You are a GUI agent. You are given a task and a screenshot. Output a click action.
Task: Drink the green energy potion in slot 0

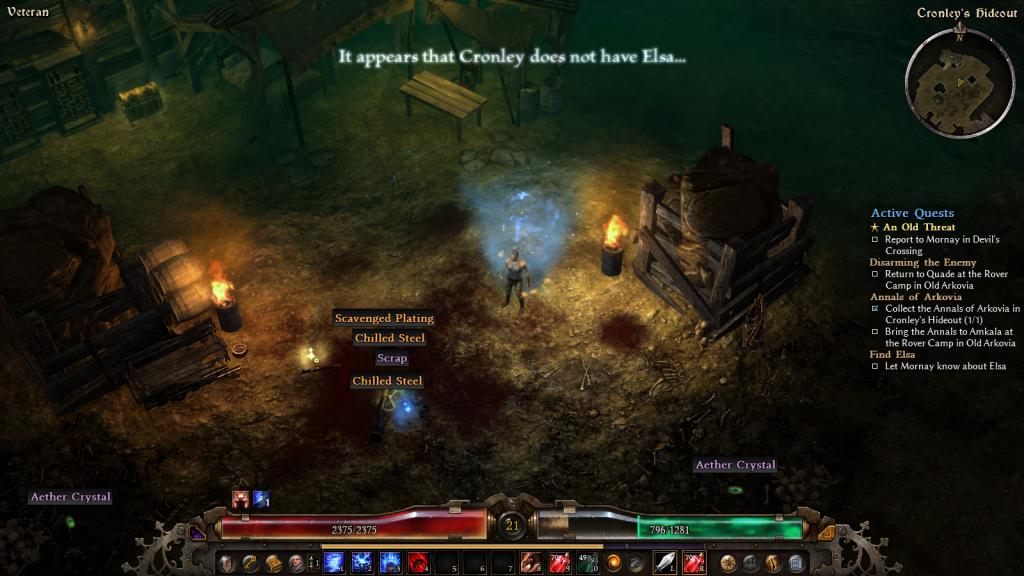click(x=588, y=563)
